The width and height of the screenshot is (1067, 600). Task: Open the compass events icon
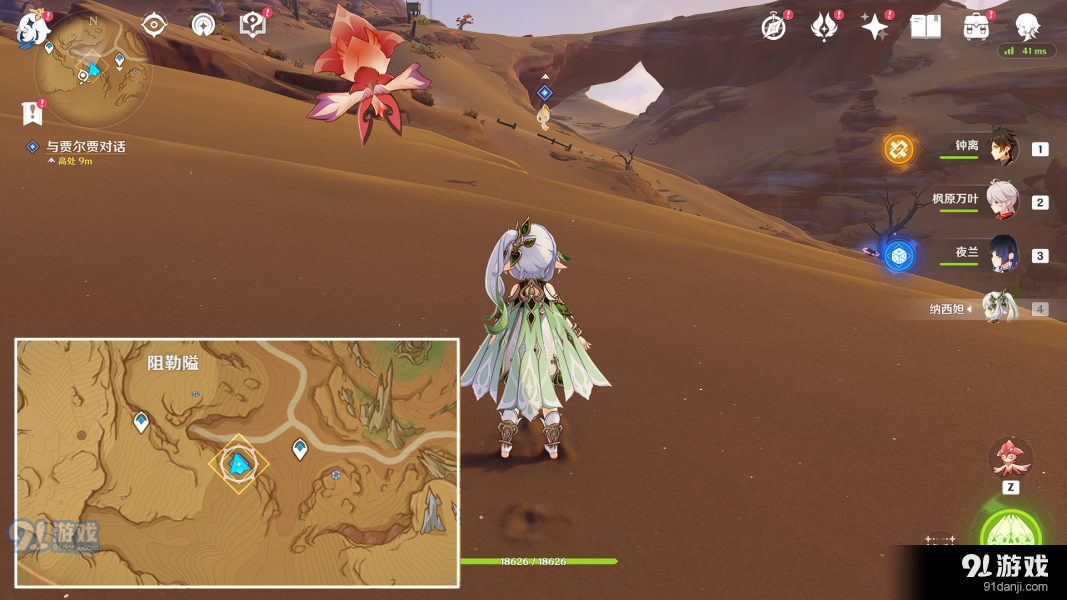[773, 27]
